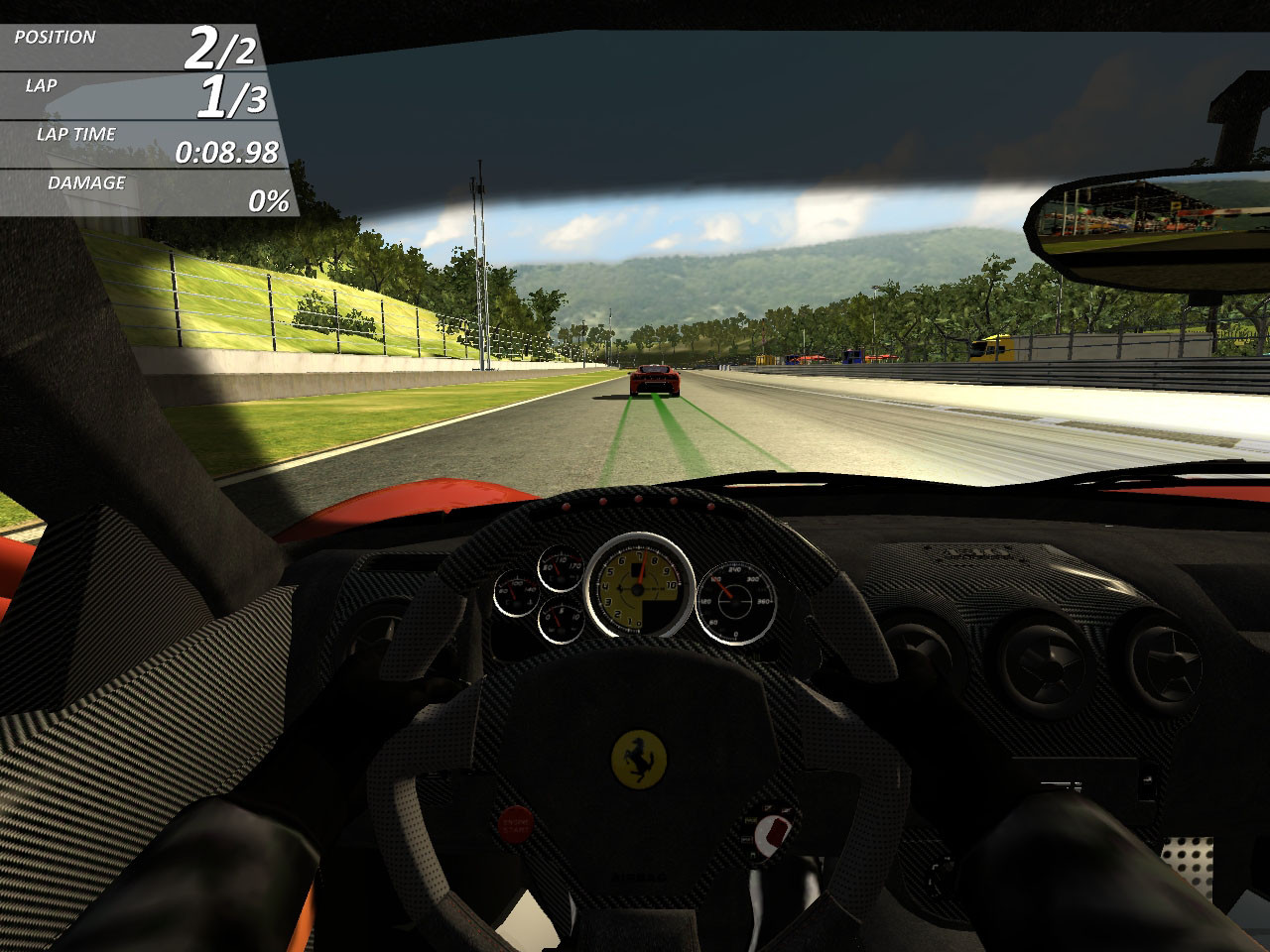
Task: Click the perforated metal pedal lower right
Action: 1188,858
